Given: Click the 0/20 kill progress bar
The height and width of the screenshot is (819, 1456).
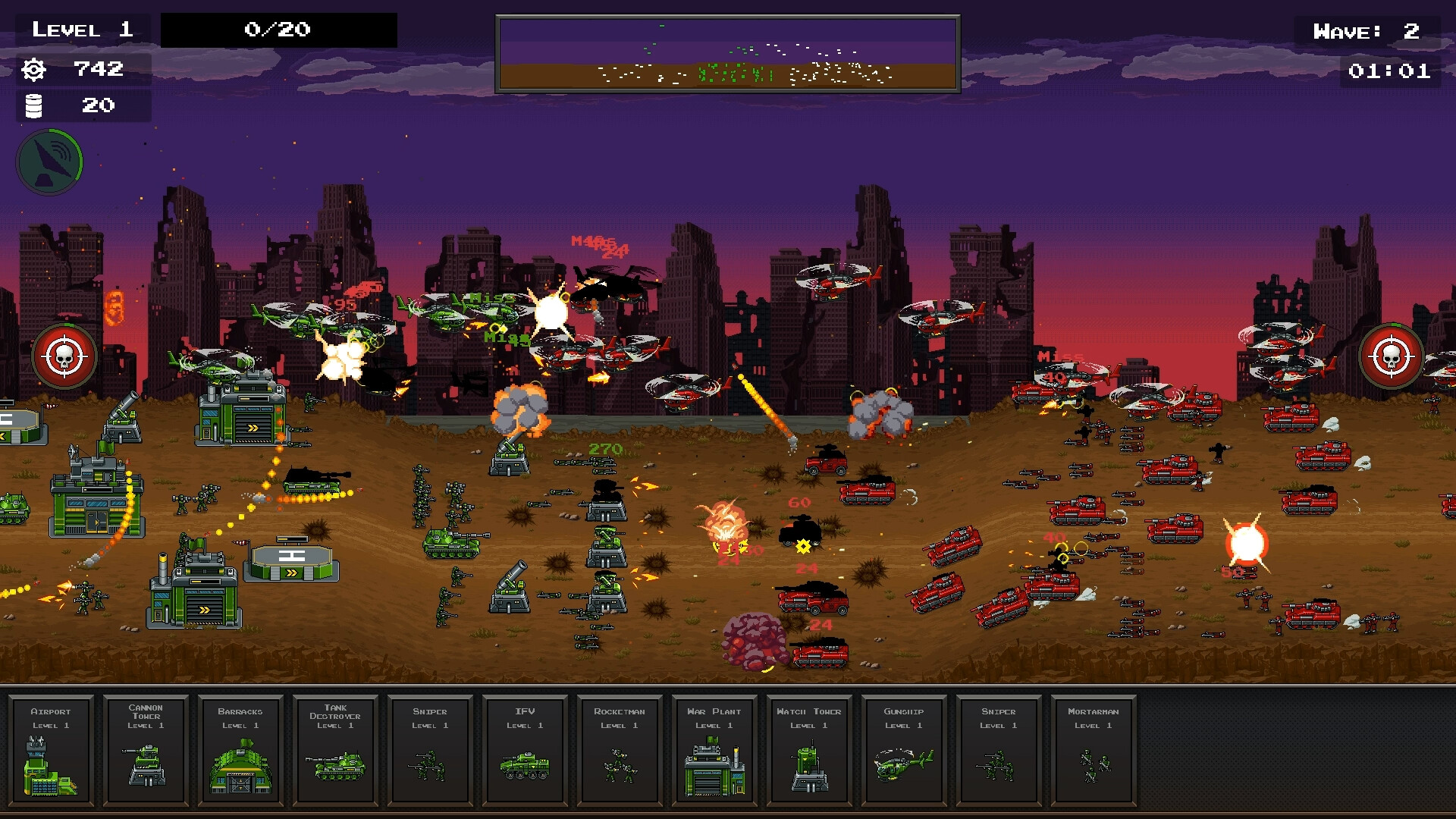Looking at the screenshot, I should tap(278, 30).
